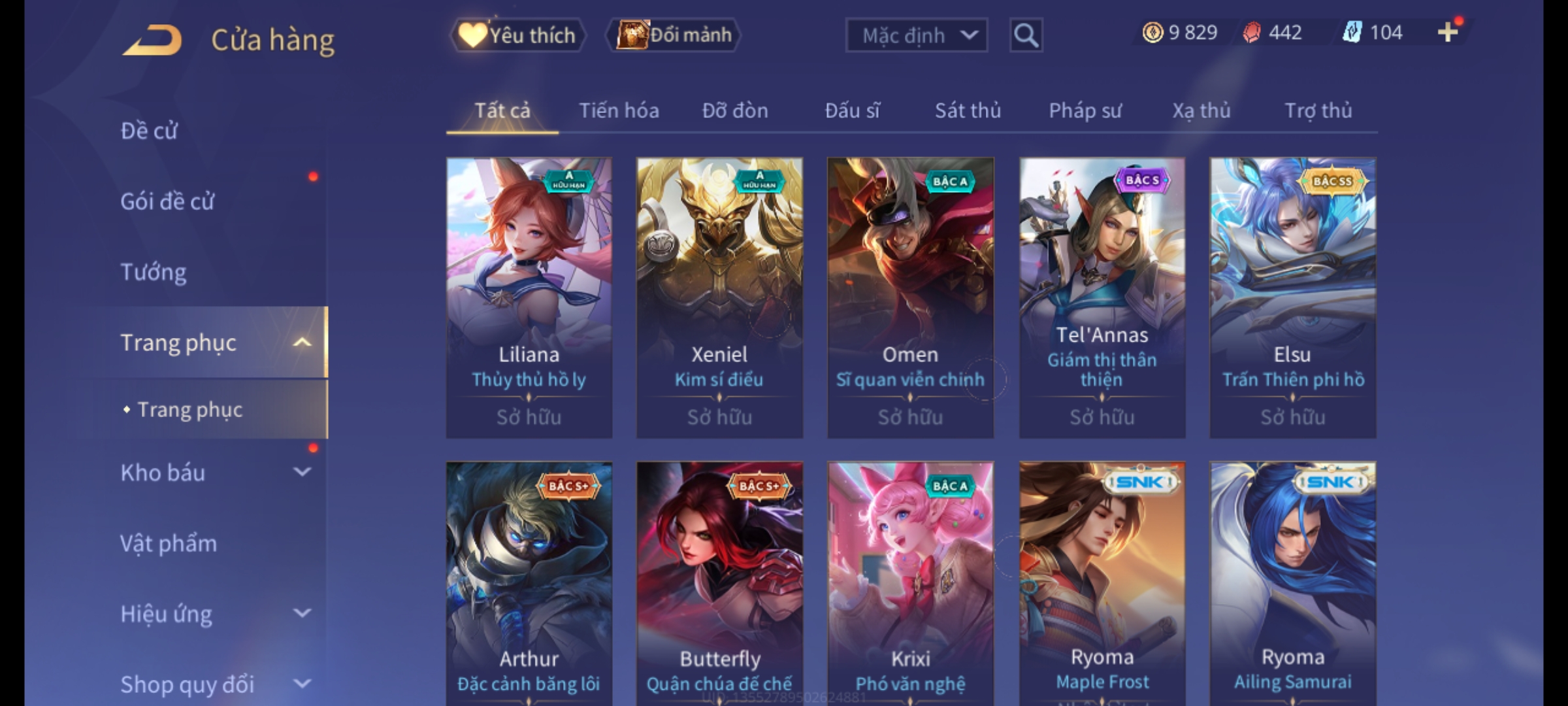The height and width of the screenshot is (706, 1568).
Task: Open the Yêu thích favorites list
Action: coord(517,35)
